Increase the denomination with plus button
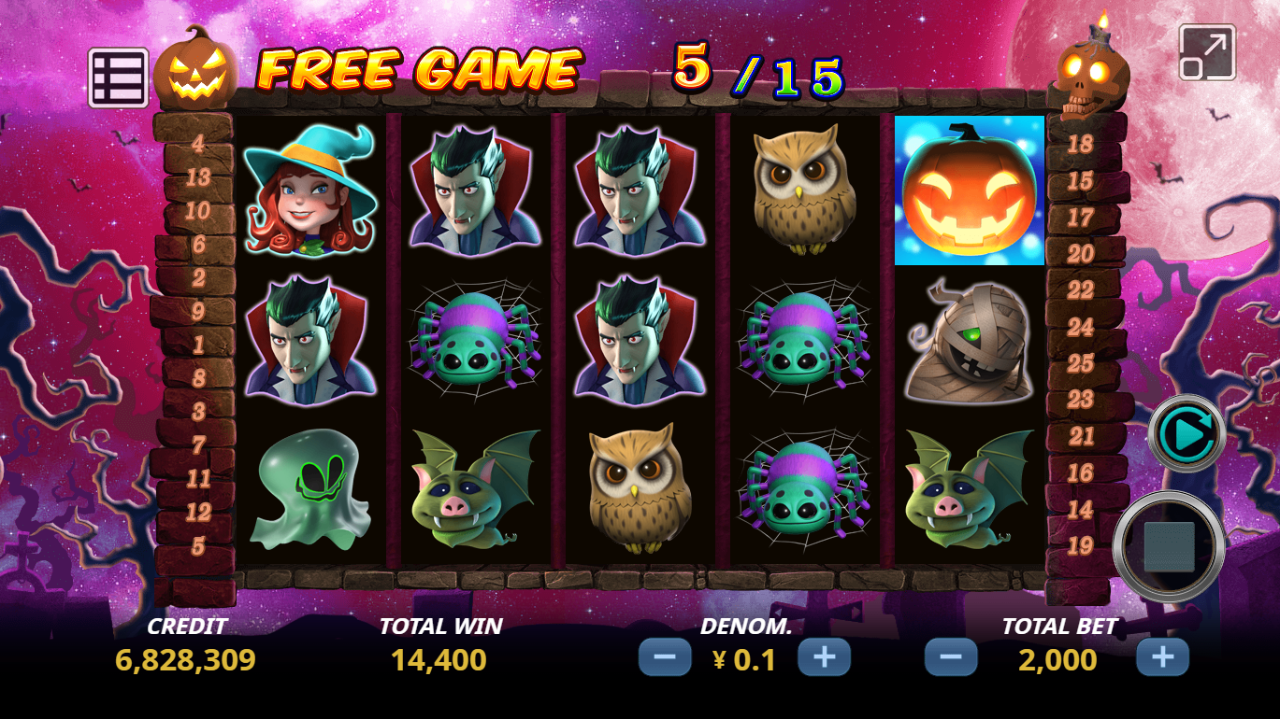Viewport: 1280px width, 719px height. pyautogui.click(x=823, y=658)
